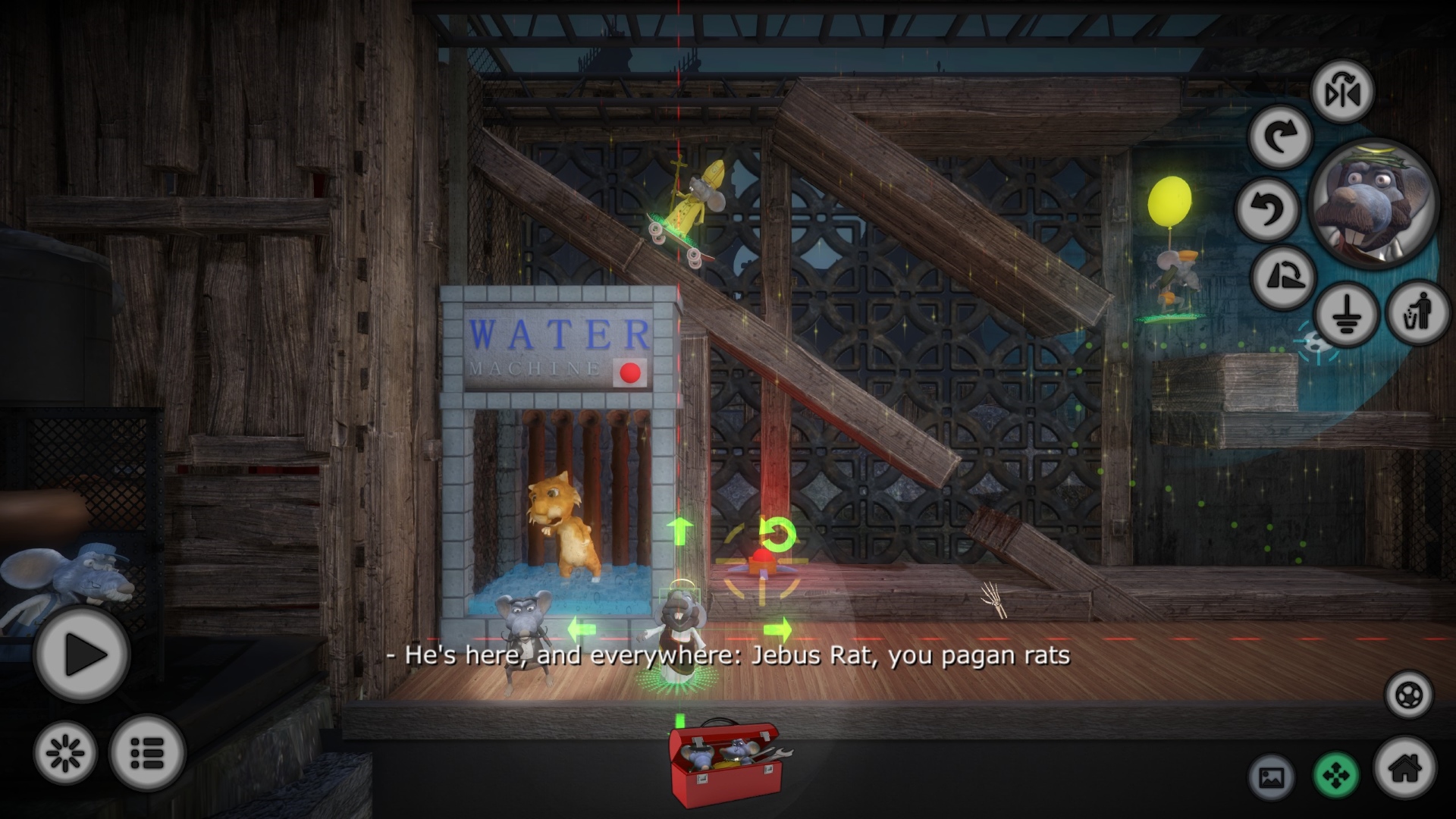Click the soccer ball button
This screenshot has height=819, width=1456.
pos(1408,695)
